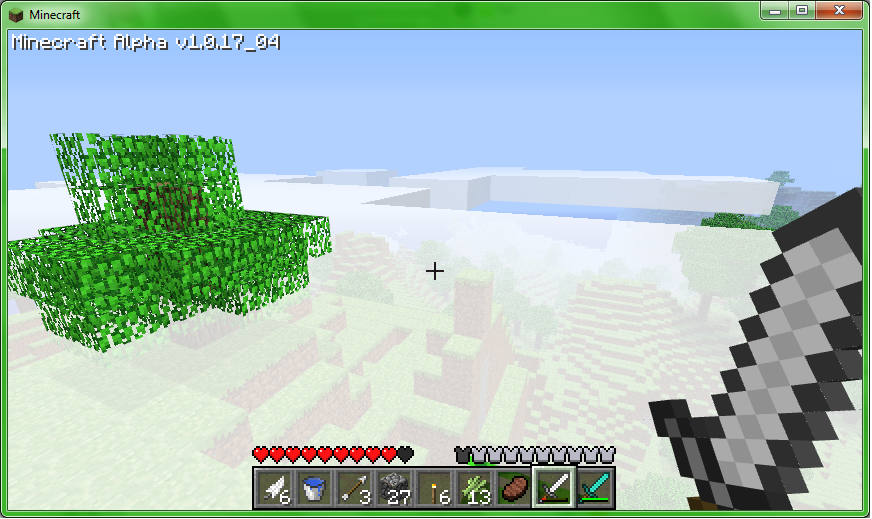Select the feathers slot in the hotbar
The image size is (872, 519).
point(272,489)
